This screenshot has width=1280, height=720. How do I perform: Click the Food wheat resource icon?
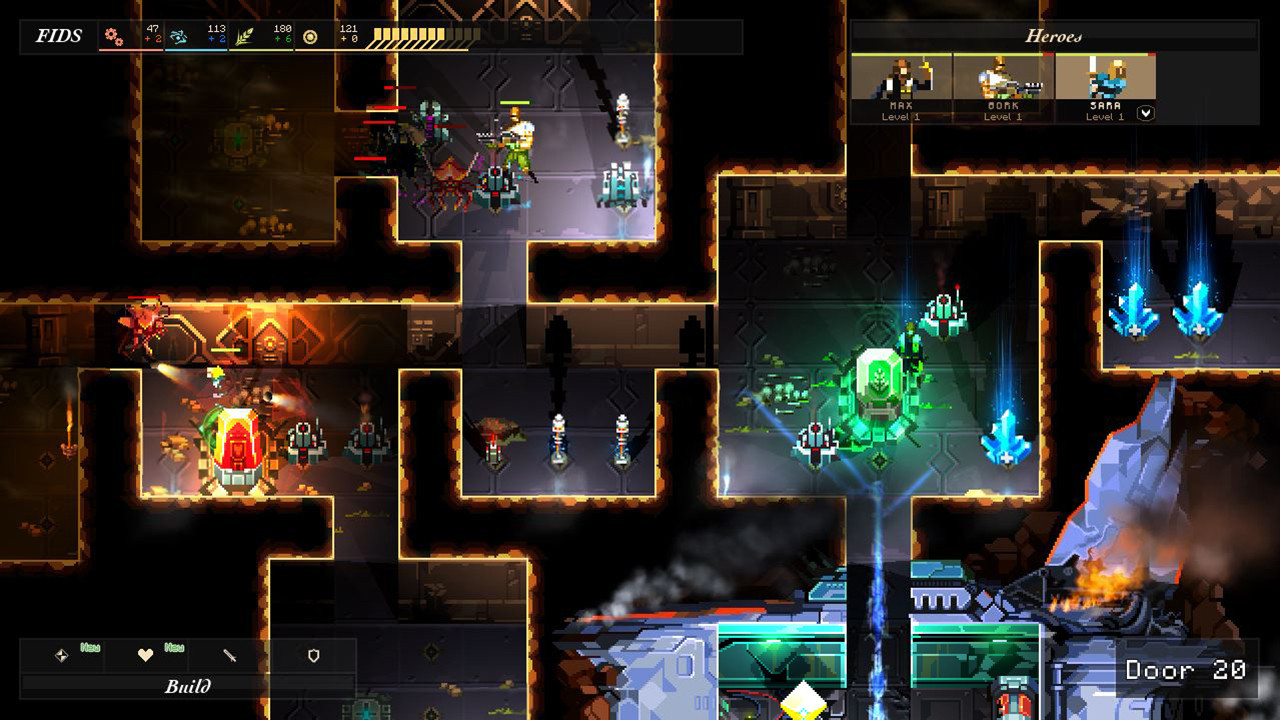[x=244, y=38]
